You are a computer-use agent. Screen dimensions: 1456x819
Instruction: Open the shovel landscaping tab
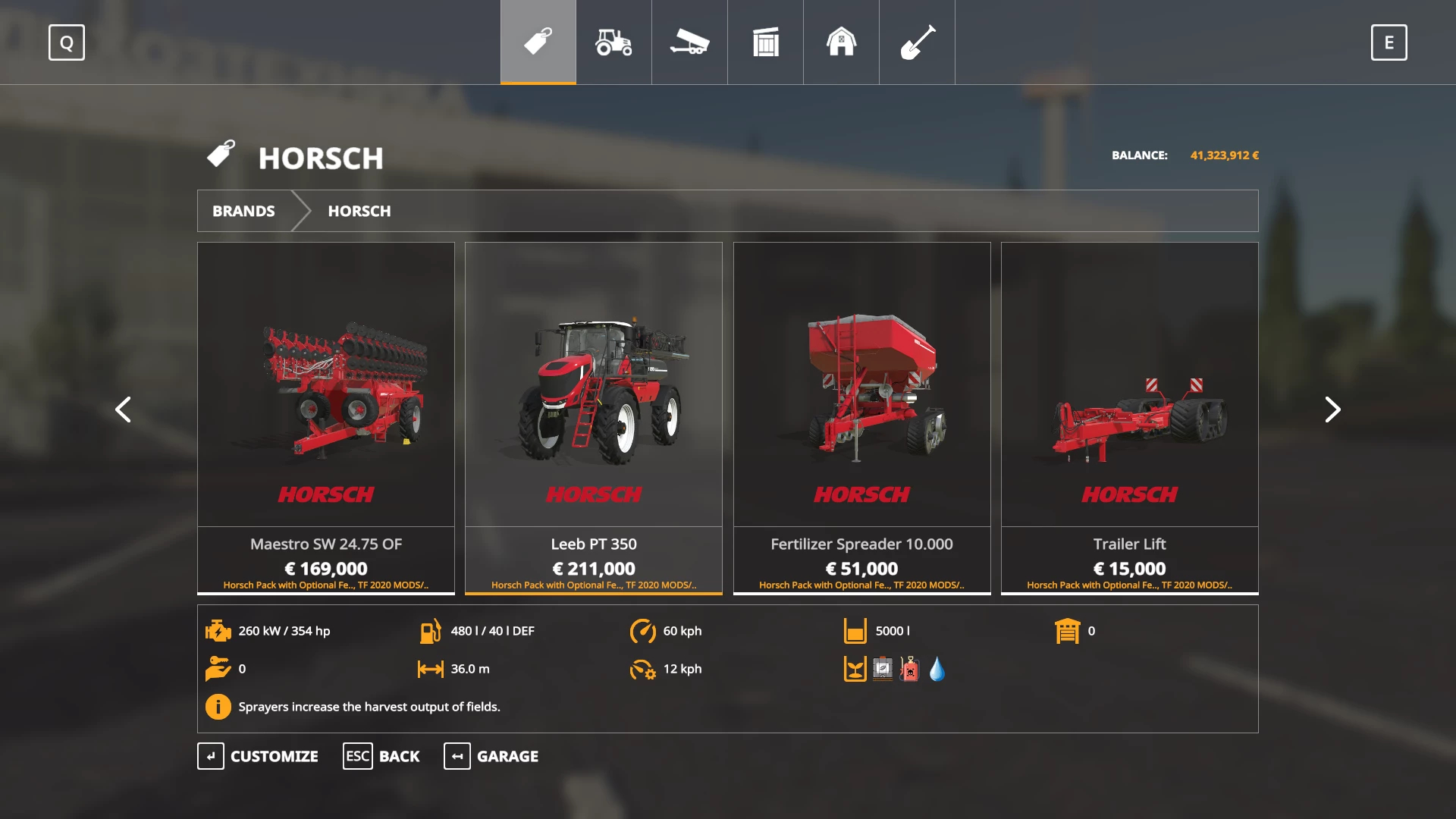(x=917, y=42)
